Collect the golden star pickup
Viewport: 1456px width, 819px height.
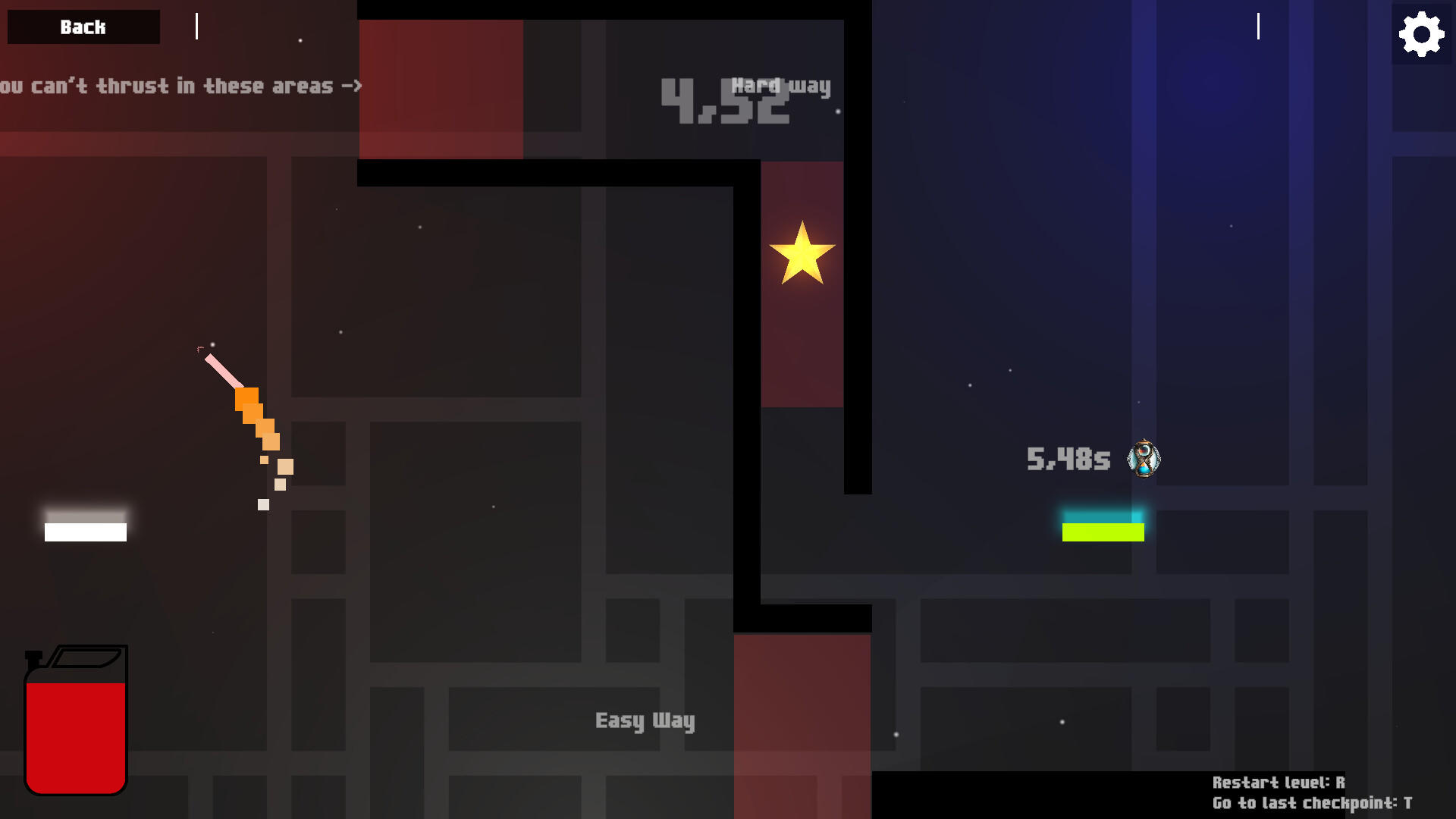point(802,254)
